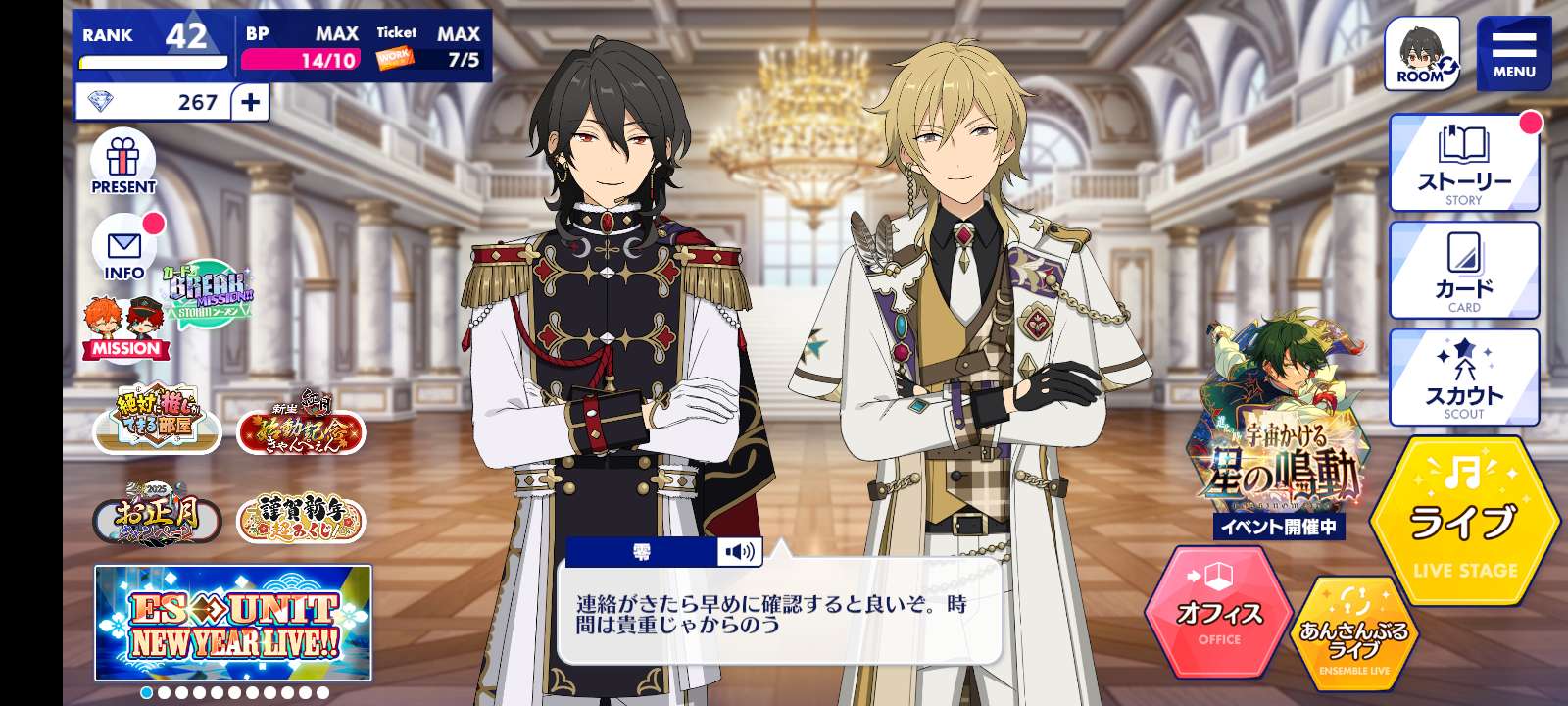The height and width of the screenshot is (706, 1568).
Task: Go to the Scout gacha
Action: (1464, 378)
